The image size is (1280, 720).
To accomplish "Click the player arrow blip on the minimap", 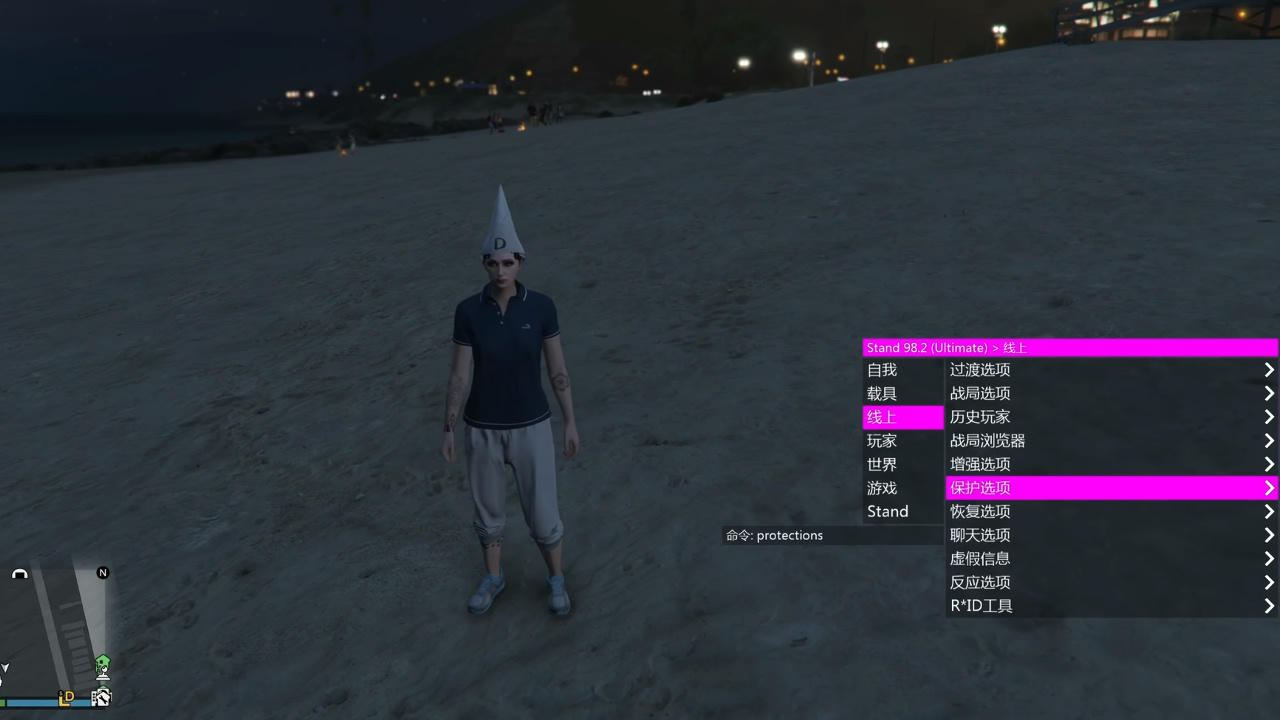I will 5,667.
